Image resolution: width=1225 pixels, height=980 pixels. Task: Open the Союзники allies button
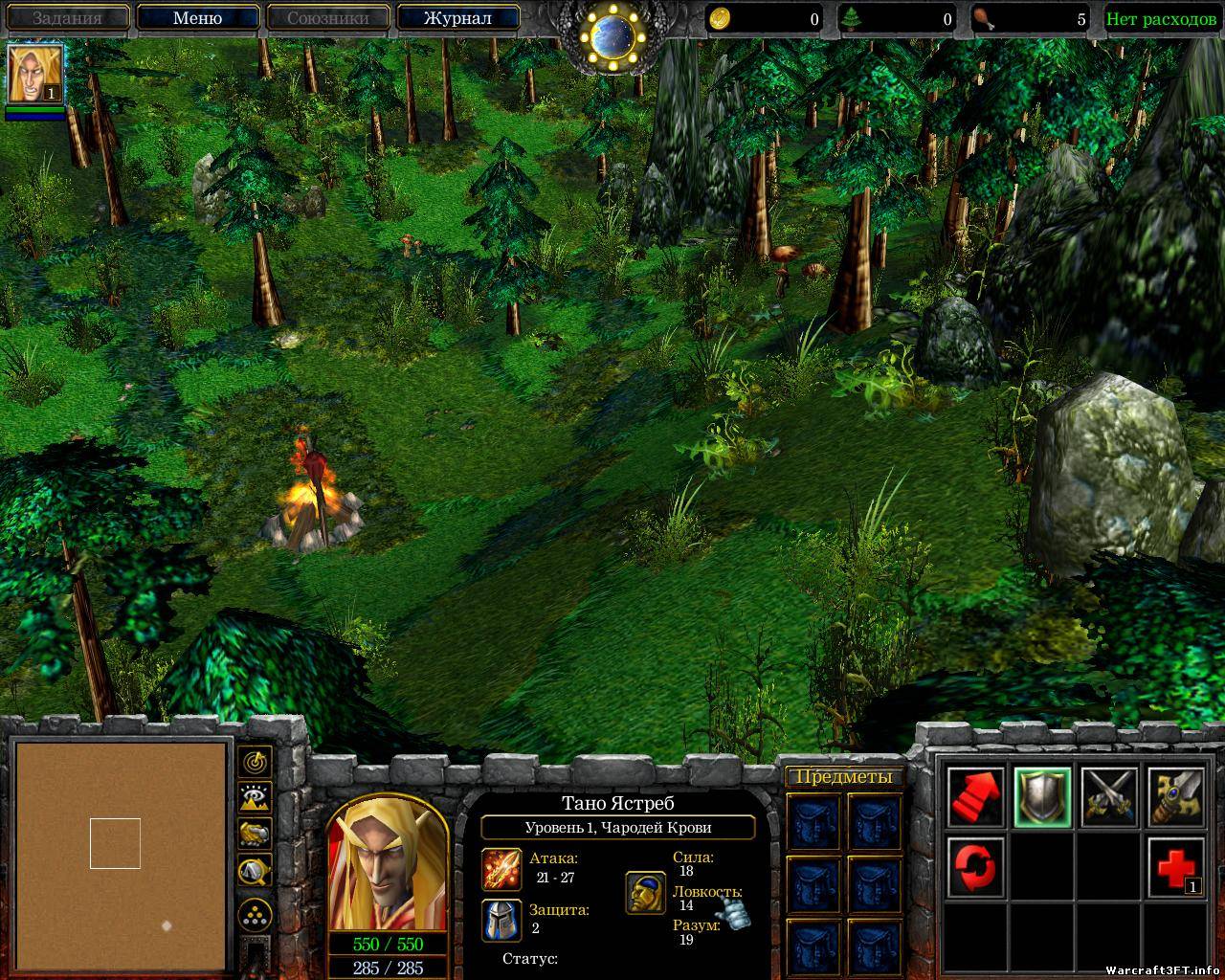tap(328, 18)
